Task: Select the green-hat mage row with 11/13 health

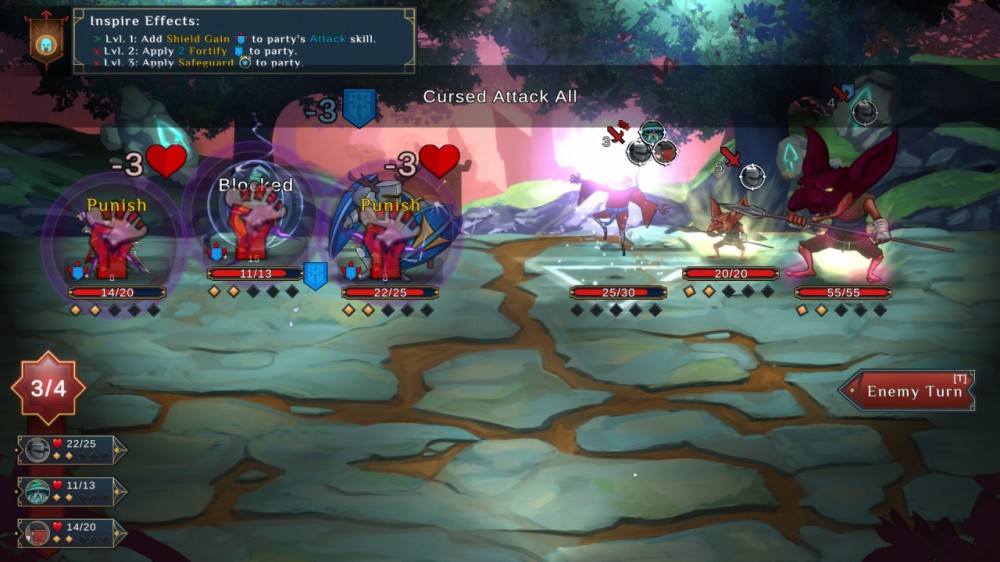Action: click(x=72, y=492)
